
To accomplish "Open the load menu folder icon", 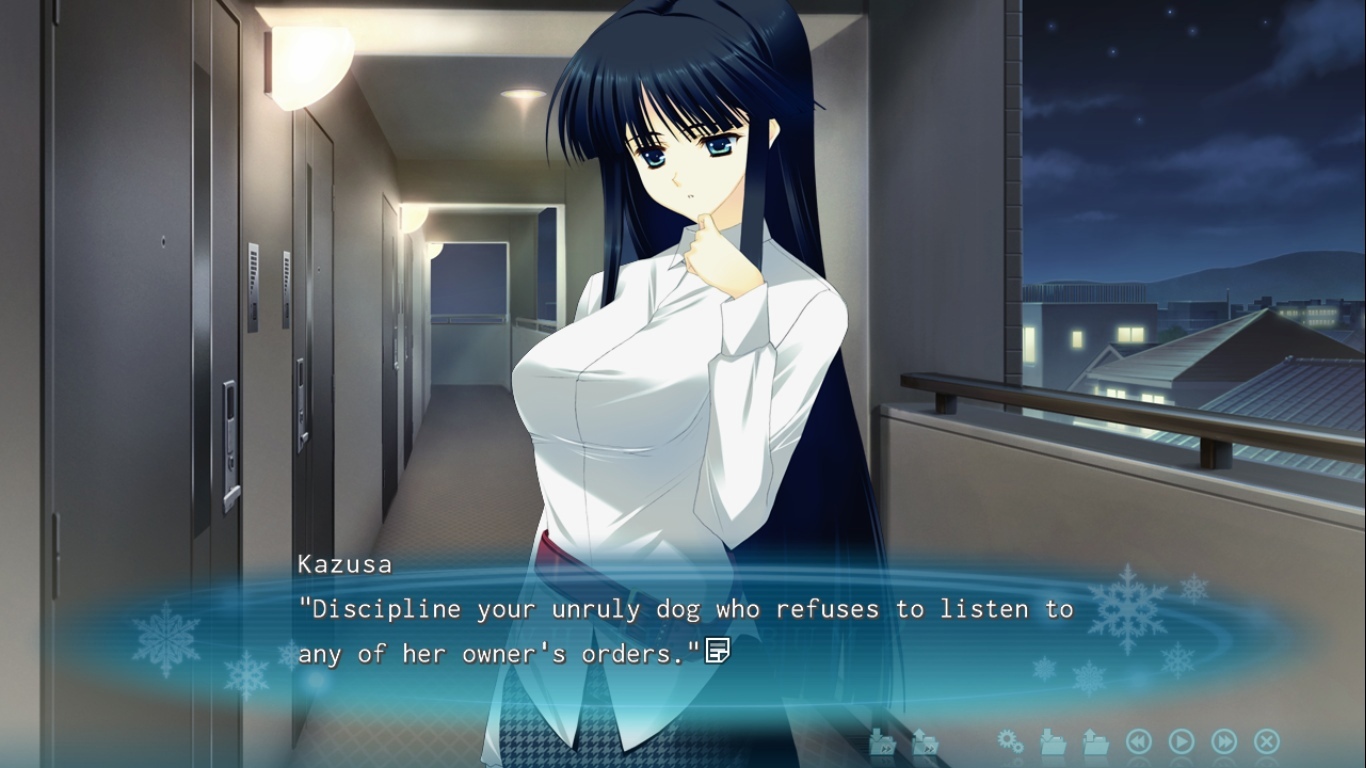I will coord(1096,742).
